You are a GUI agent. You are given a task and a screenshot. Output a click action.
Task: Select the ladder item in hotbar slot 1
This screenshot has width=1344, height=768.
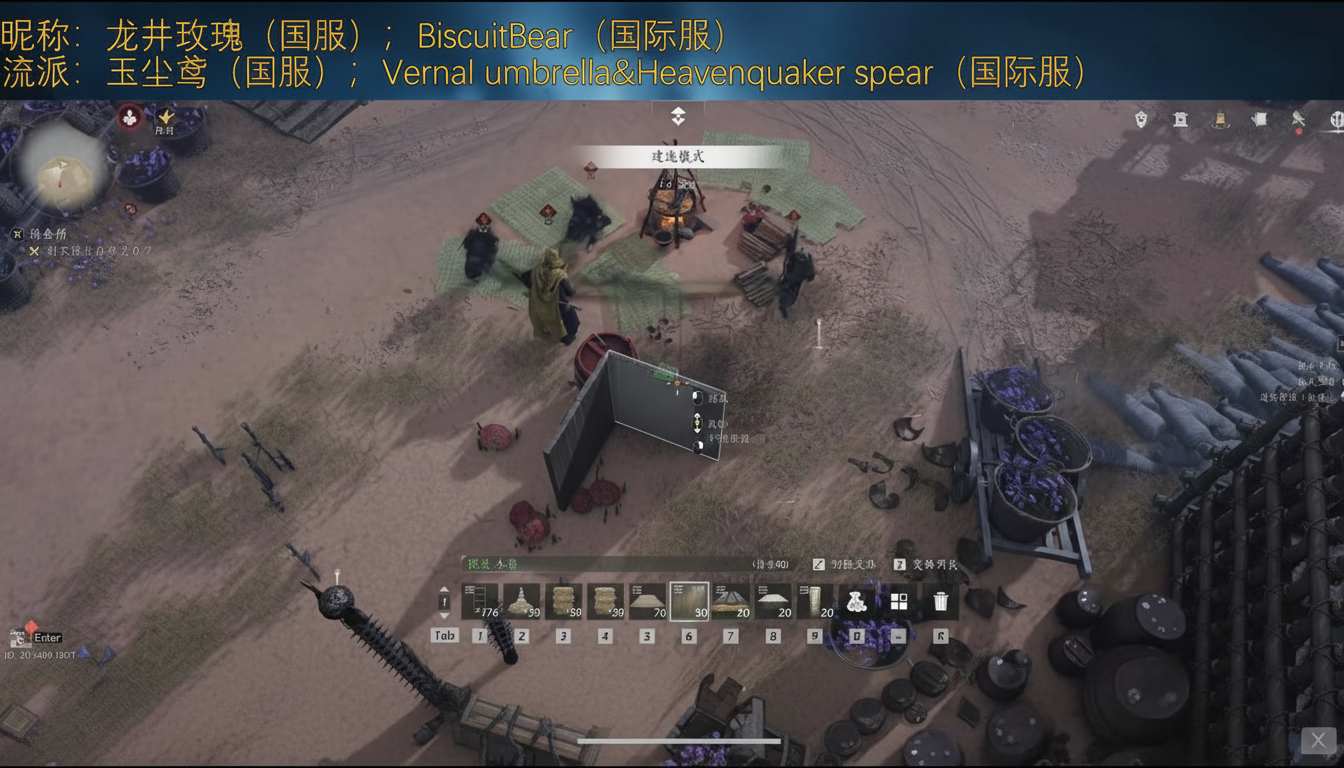(479, 600)
